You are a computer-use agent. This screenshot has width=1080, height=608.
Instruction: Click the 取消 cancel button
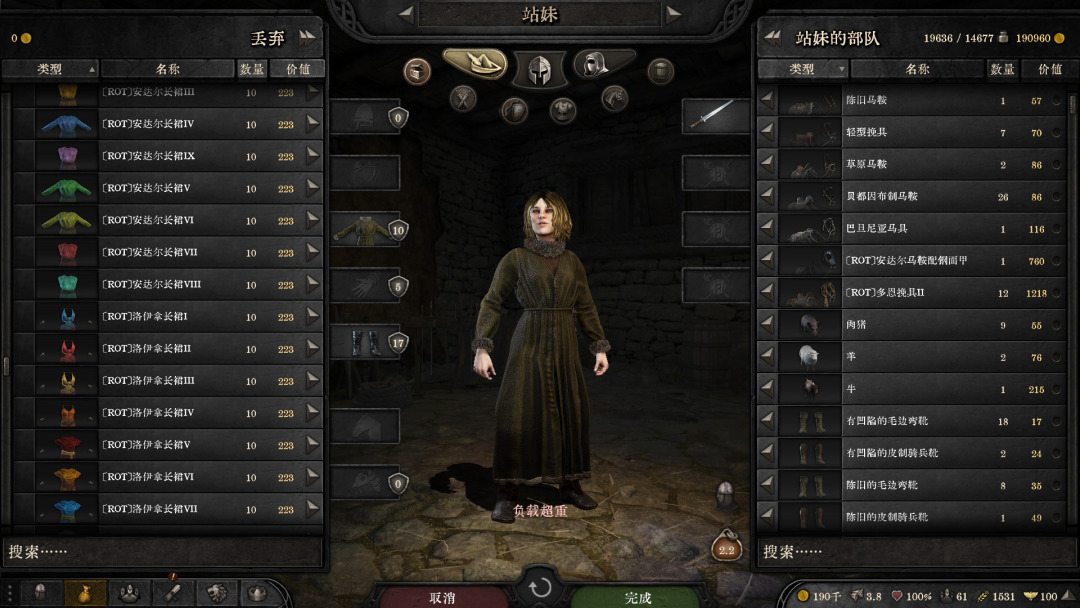[442, 597]
